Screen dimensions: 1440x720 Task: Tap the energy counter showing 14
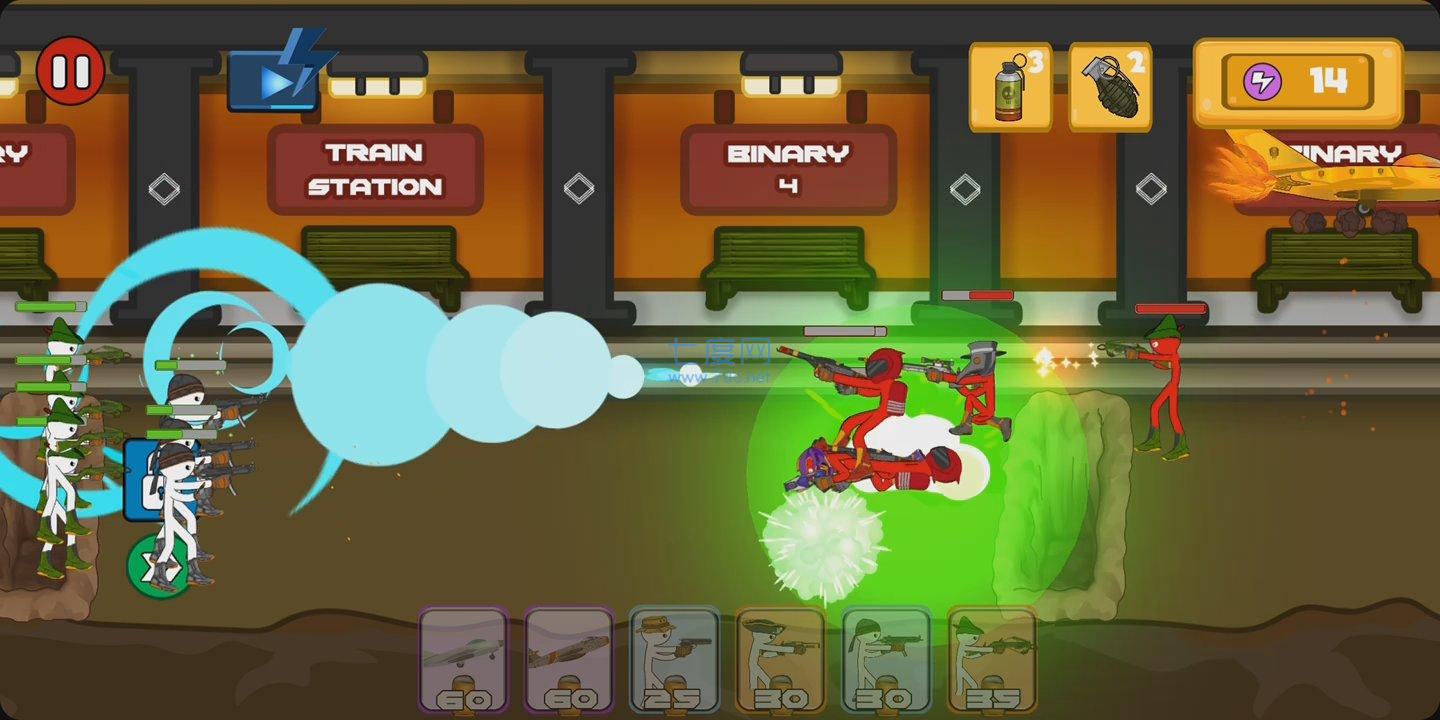pyautogui.click(x=1330, y=82)
